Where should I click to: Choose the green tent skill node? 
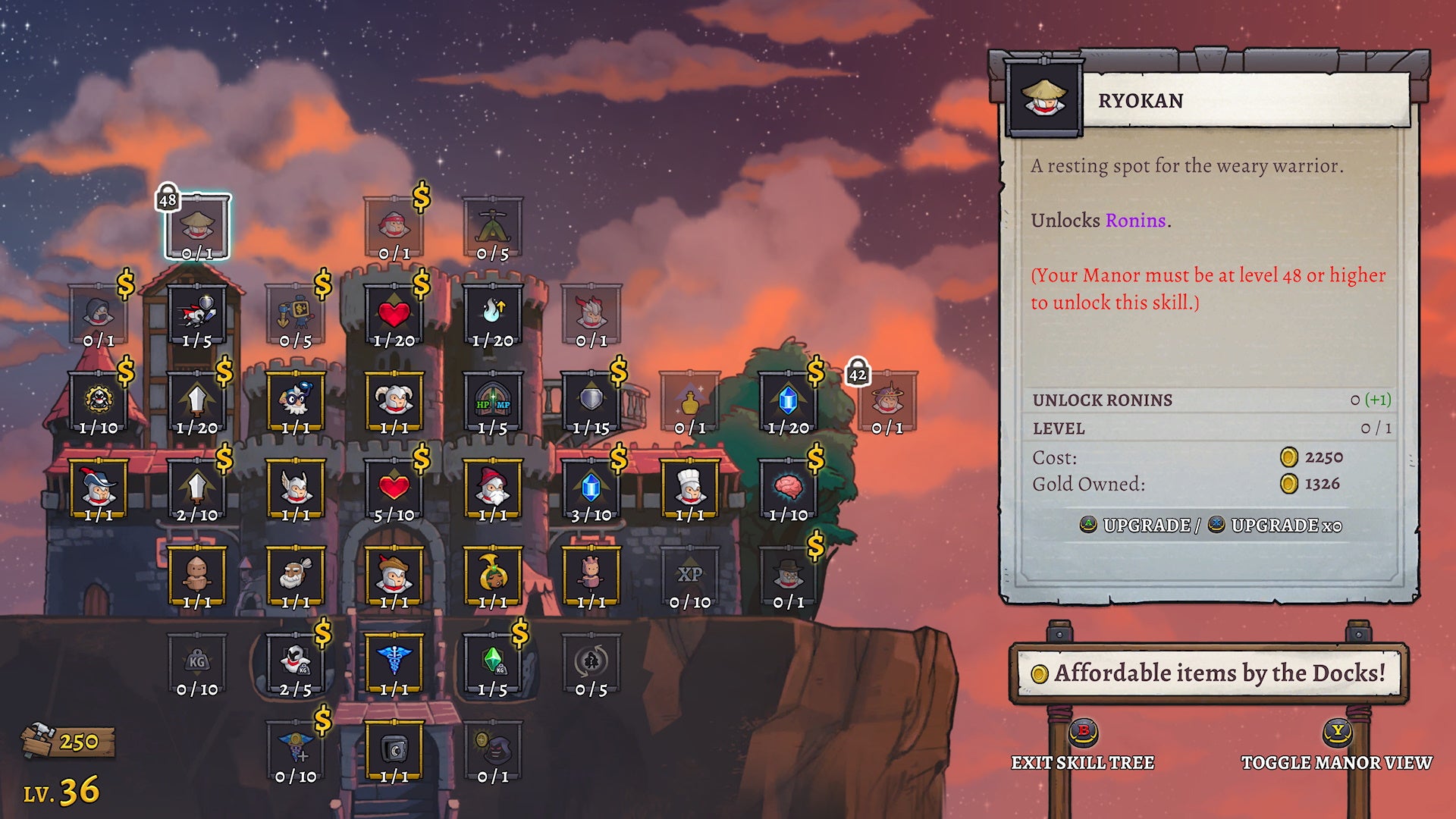click(x=492, y=227)
